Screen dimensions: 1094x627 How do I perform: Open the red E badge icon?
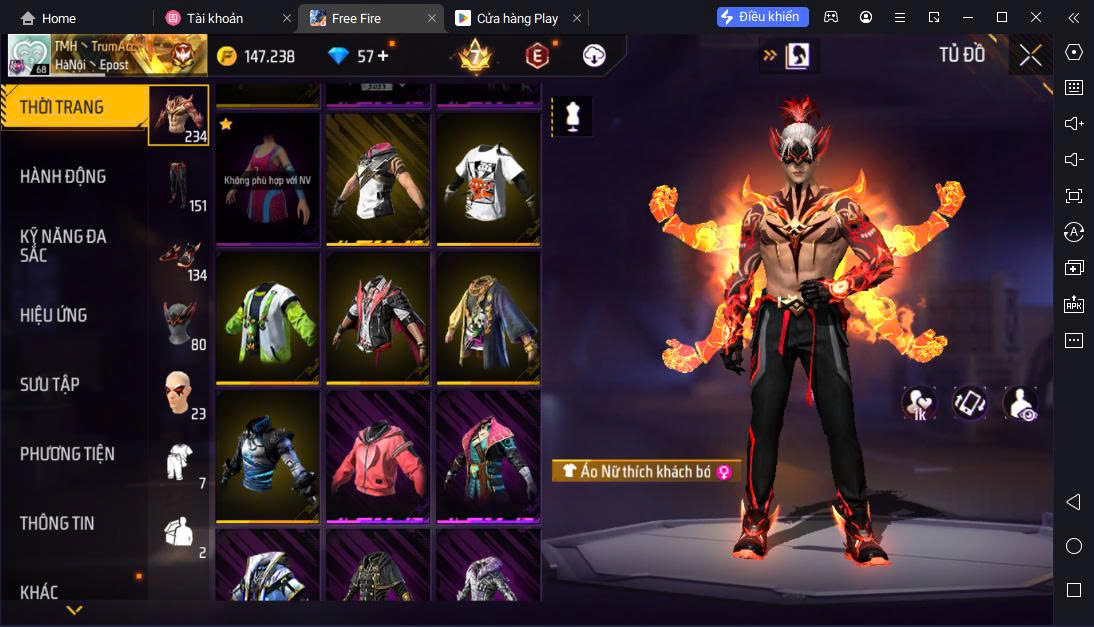coord(538,56)
